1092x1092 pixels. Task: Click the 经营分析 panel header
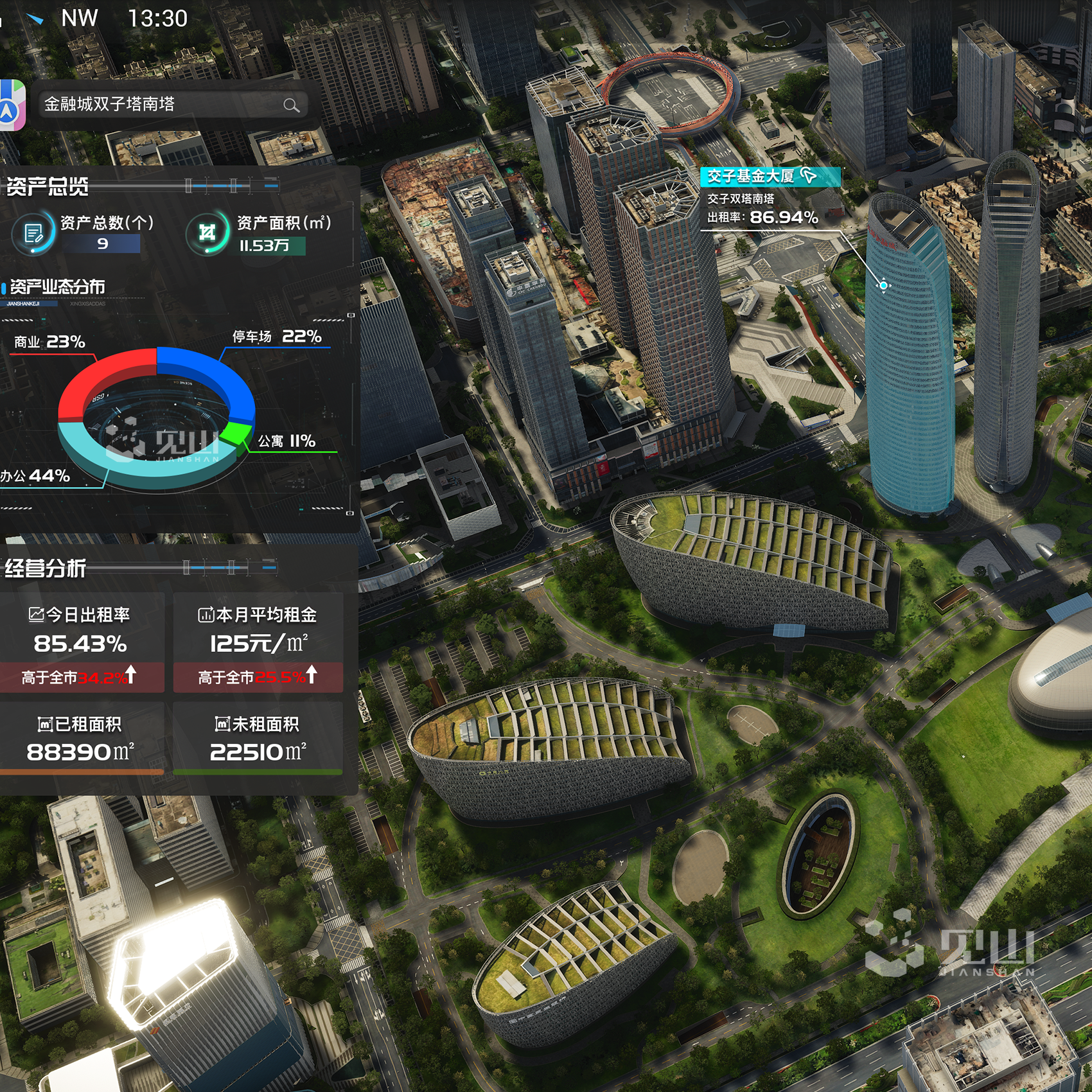coord(46,568)
